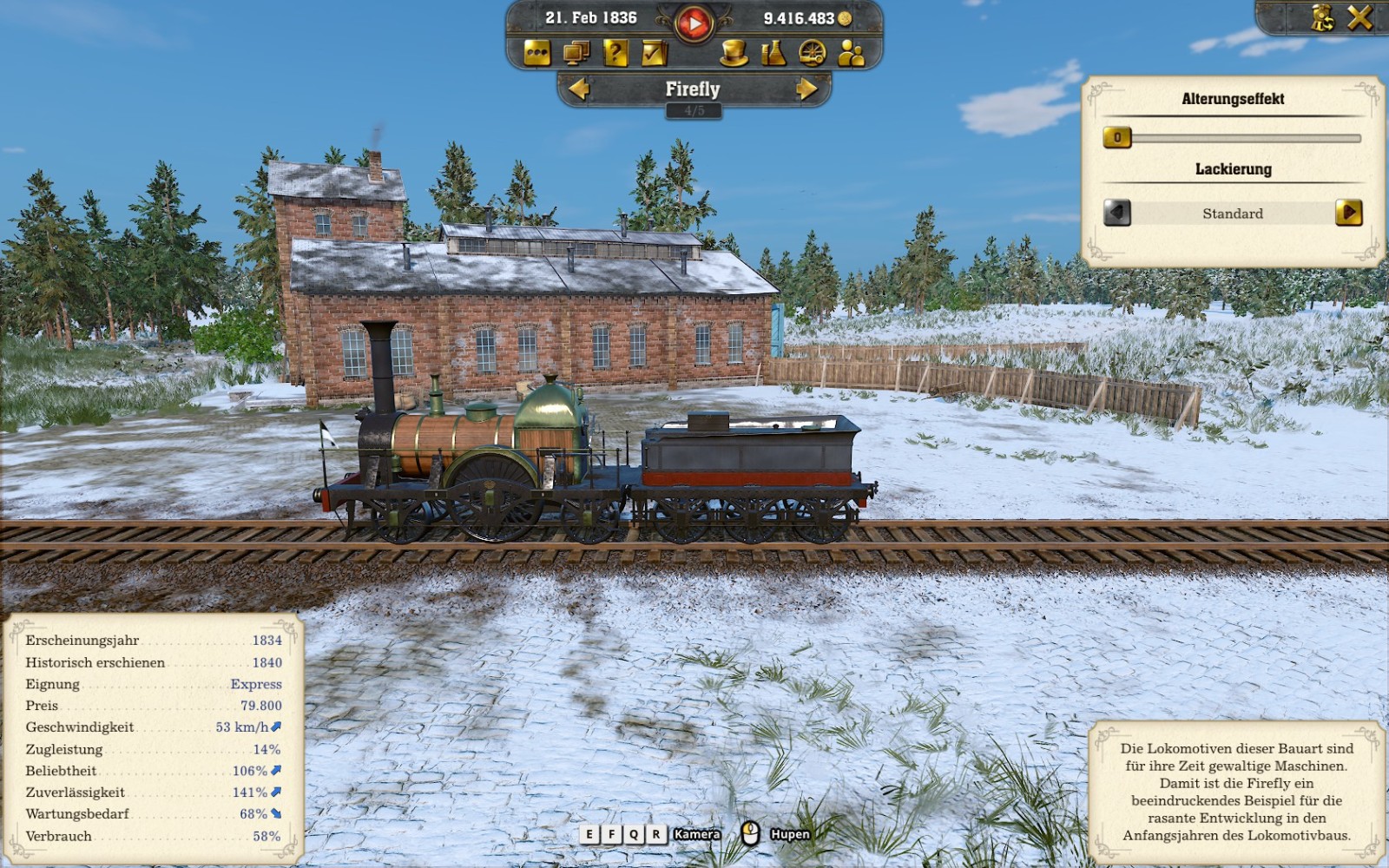Select the next Lackierung paint option

pyautogui.click(x=1348, y=213)
